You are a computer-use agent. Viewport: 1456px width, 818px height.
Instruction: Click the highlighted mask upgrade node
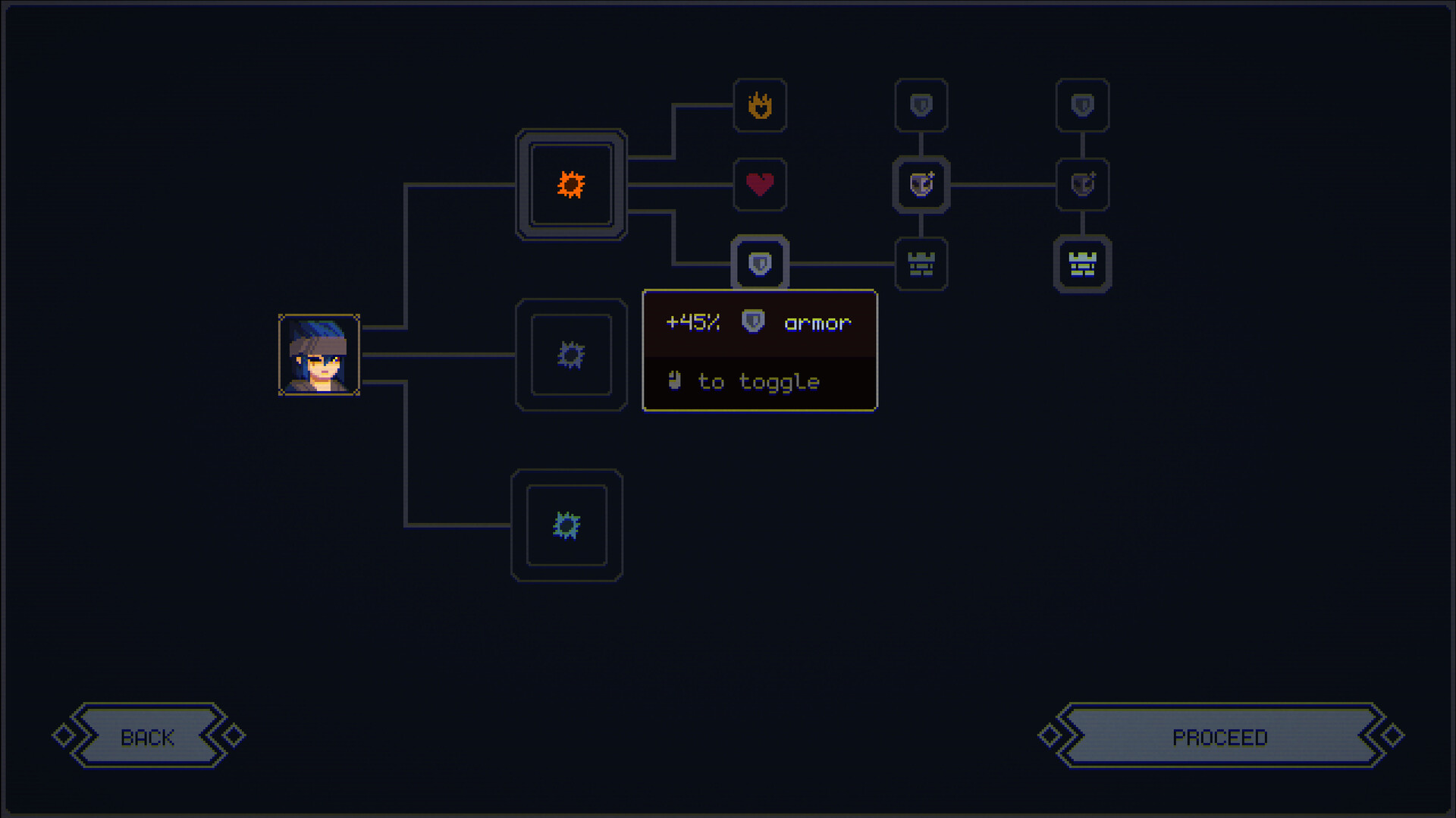coord(921,186)
